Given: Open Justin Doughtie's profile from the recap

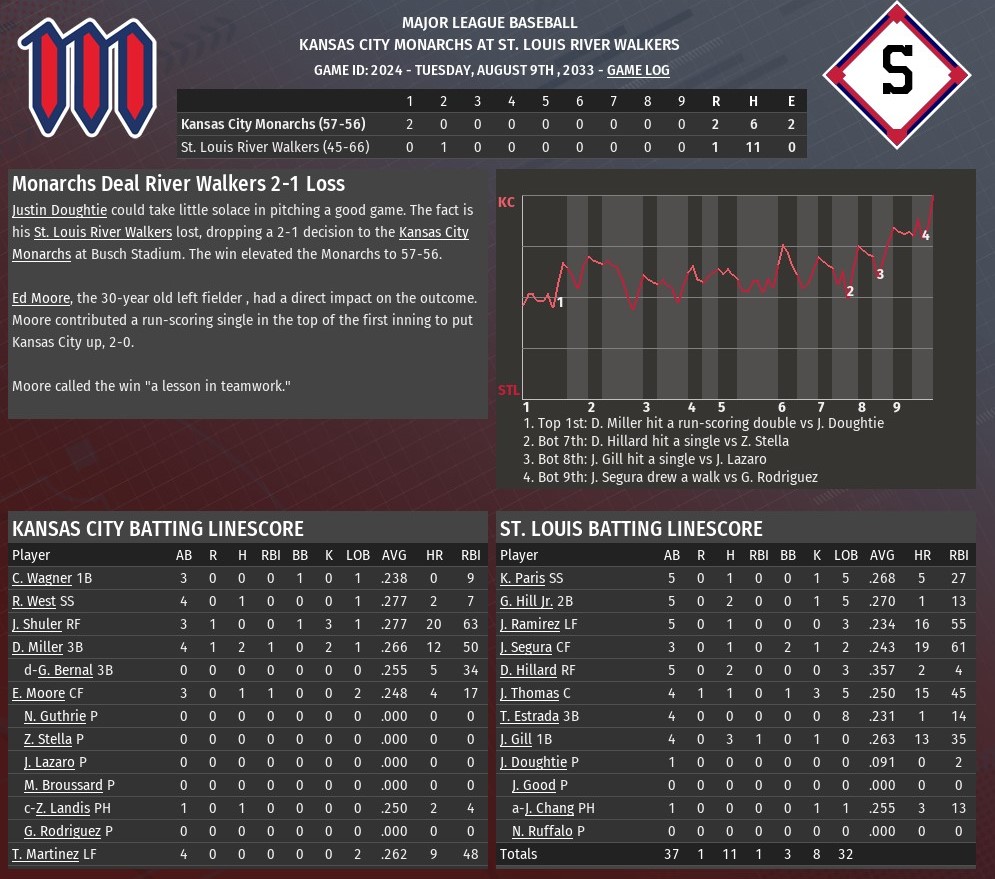Looking at the screenshot, I should pyautogui.click(x=59, y=210).
